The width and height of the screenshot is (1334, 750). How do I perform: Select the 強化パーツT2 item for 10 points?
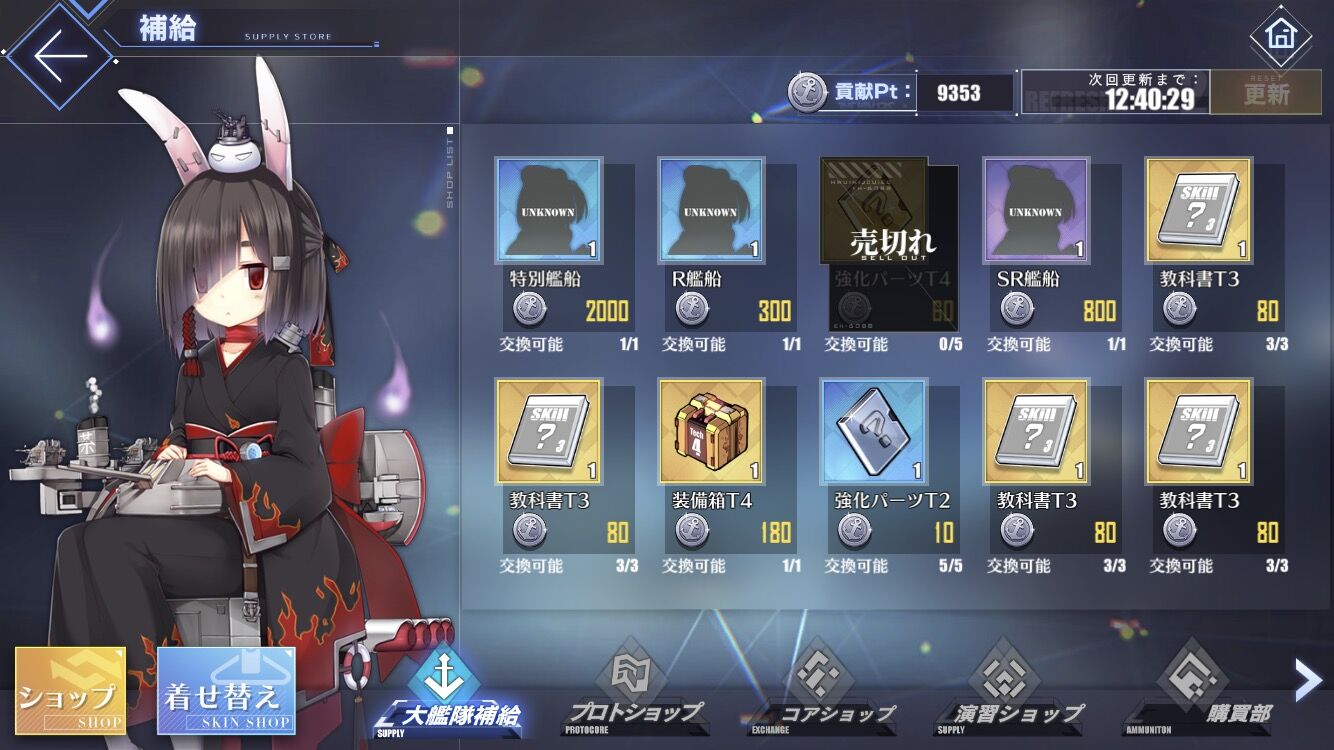point(876,432)
